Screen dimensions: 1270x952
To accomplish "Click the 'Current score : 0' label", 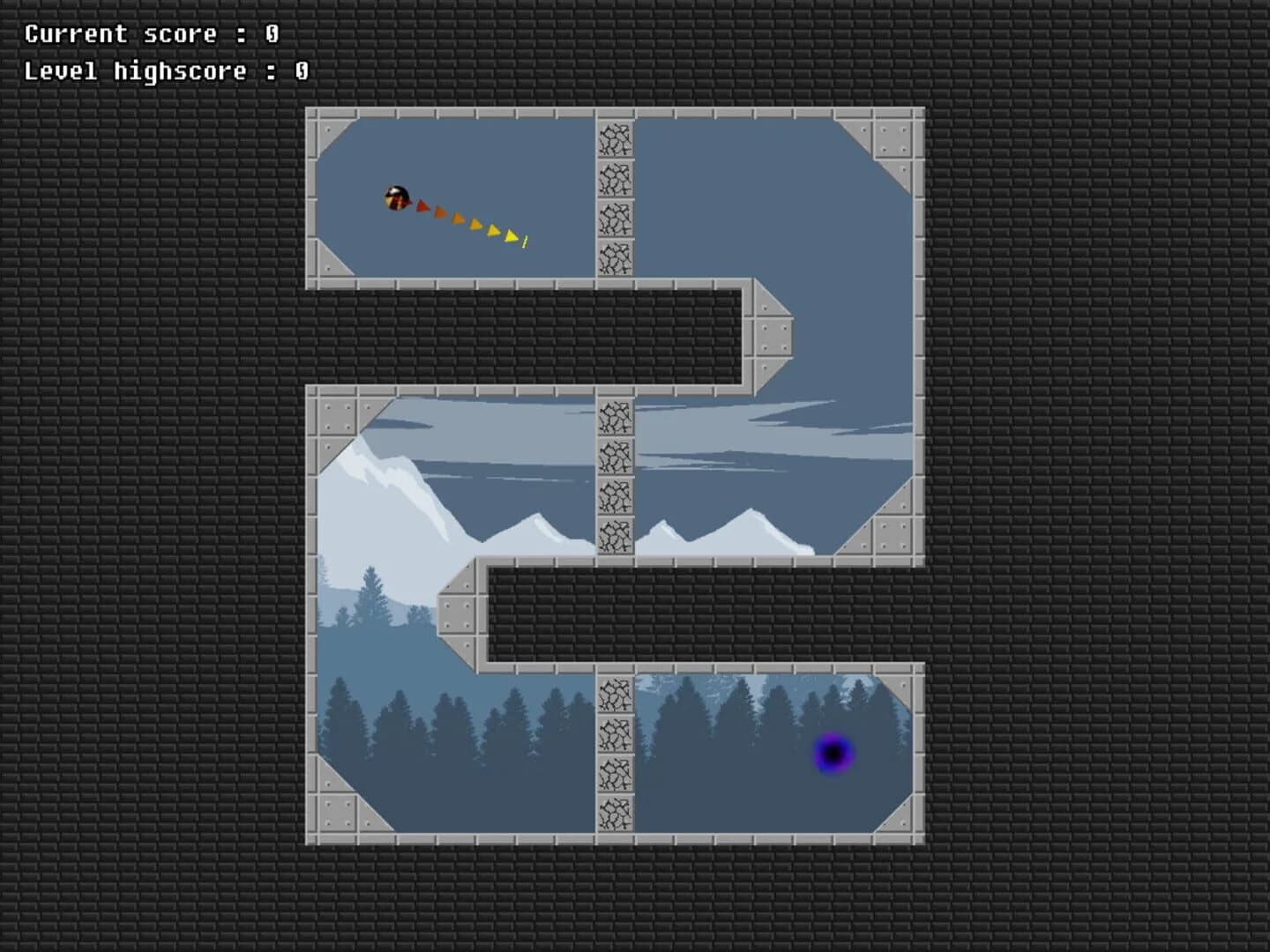I will 150,33.
